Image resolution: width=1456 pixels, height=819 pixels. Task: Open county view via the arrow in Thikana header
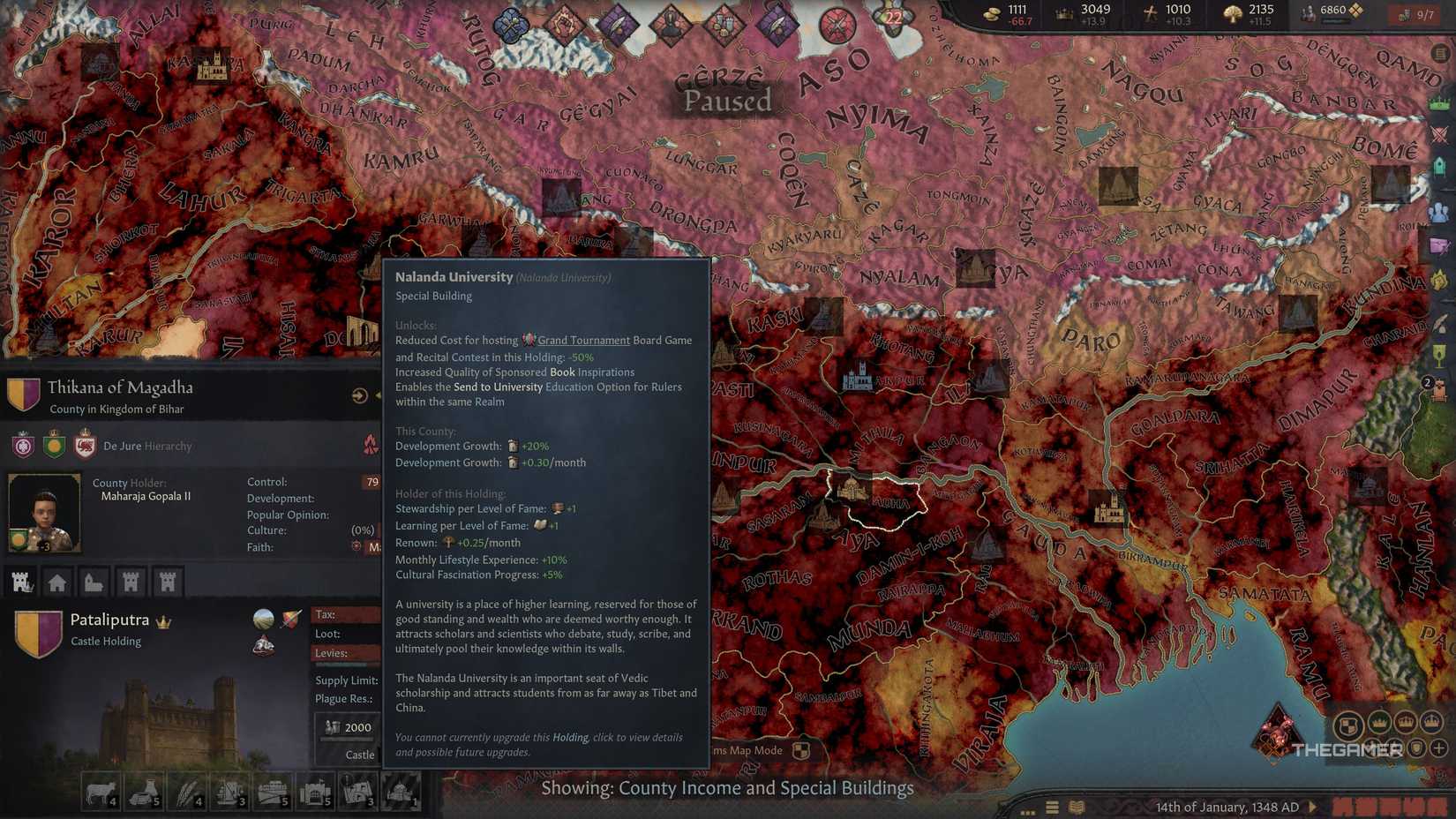pos(359,395)
